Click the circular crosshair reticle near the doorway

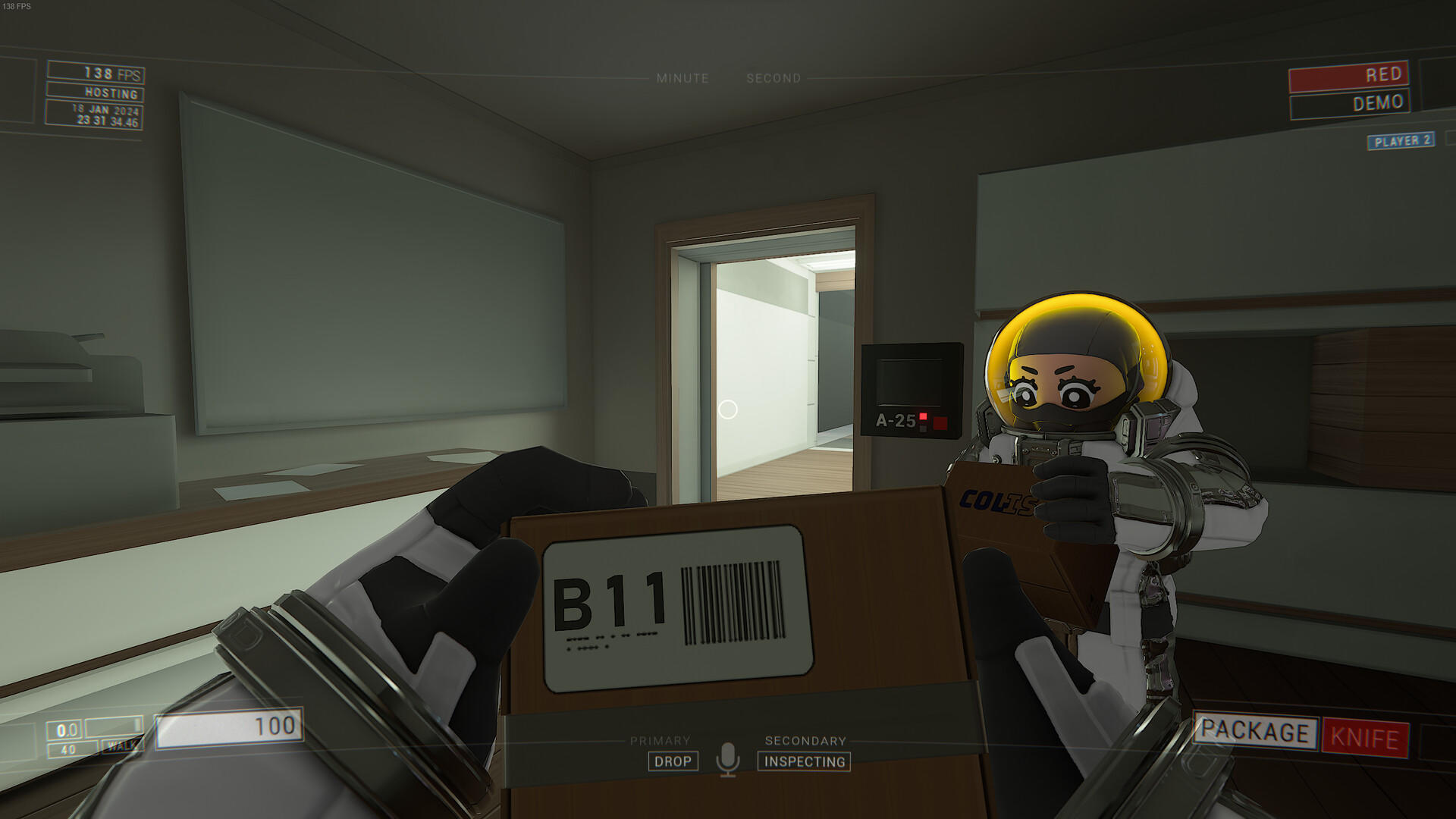tap(730, 409)
